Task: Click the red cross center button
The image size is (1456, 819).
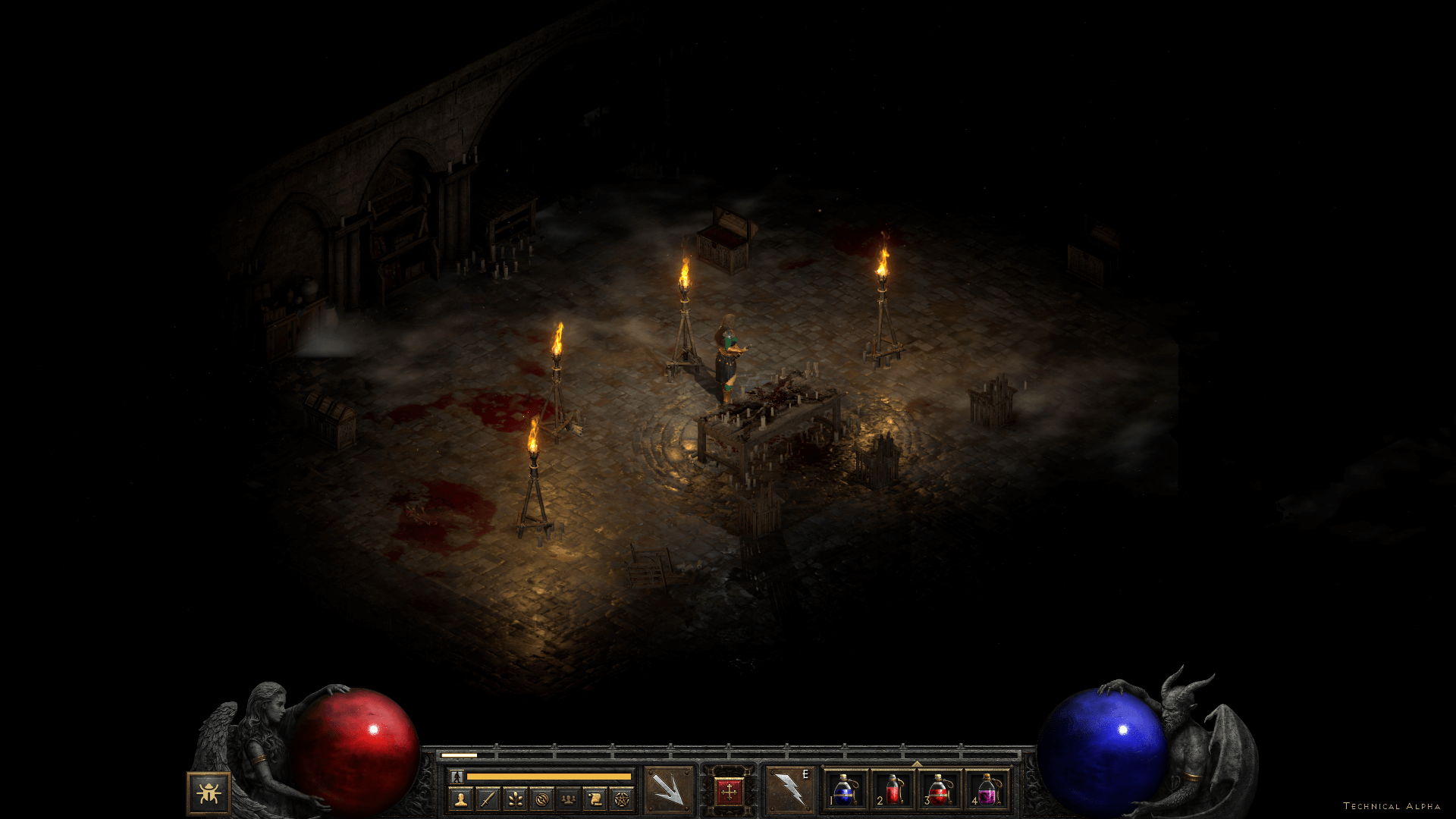Action: pos(729,792)
